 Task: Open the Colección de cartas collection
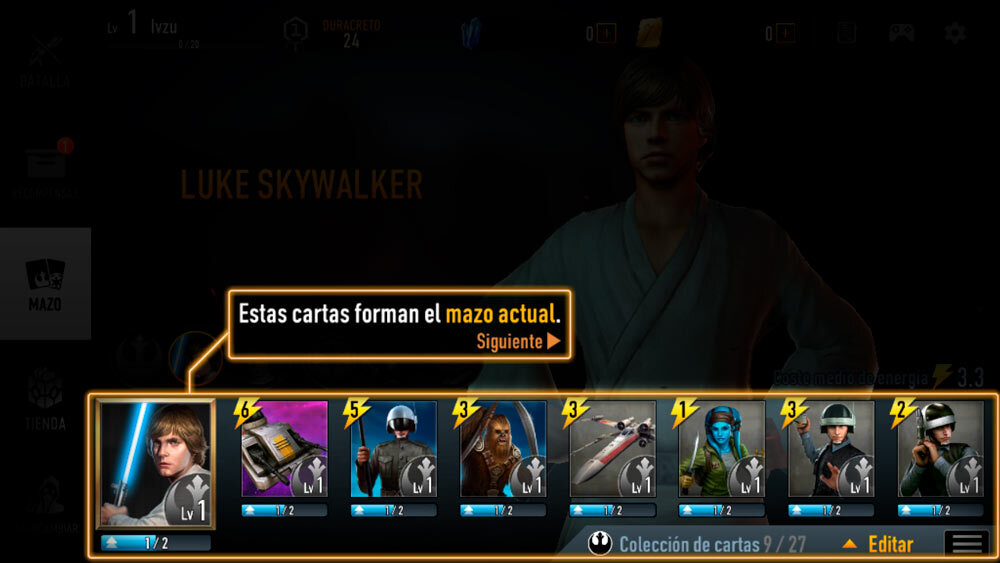point(700,544)
